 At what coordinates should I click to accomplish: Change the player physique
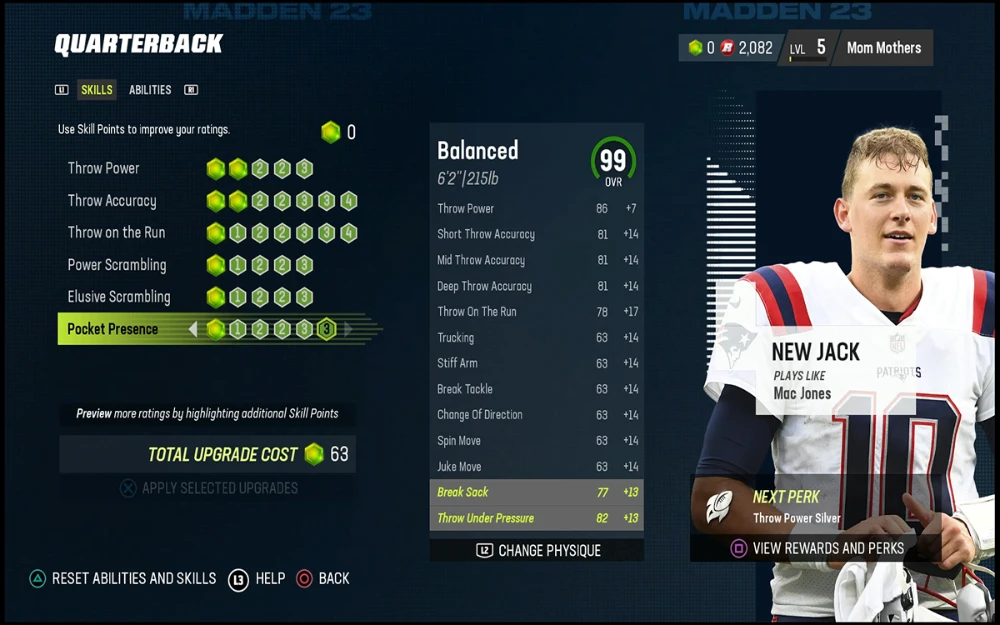pyautogui.click(x=537, y=550)
